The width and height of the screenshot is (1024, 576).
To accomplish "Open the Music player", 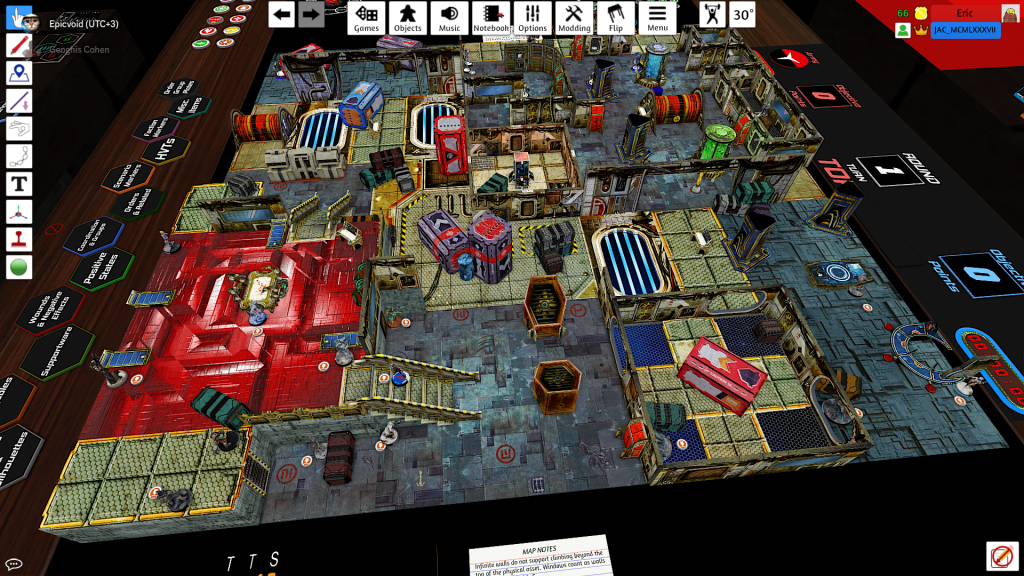I will (x=449, y=17).
